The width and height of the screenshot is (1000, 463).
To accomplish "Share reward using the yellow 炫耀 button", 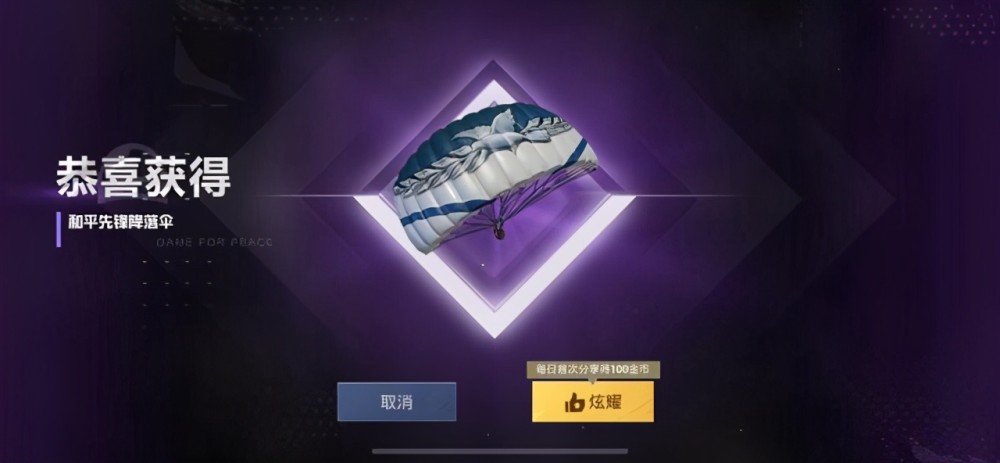I will pyautogui.click(x=593, y=402).
